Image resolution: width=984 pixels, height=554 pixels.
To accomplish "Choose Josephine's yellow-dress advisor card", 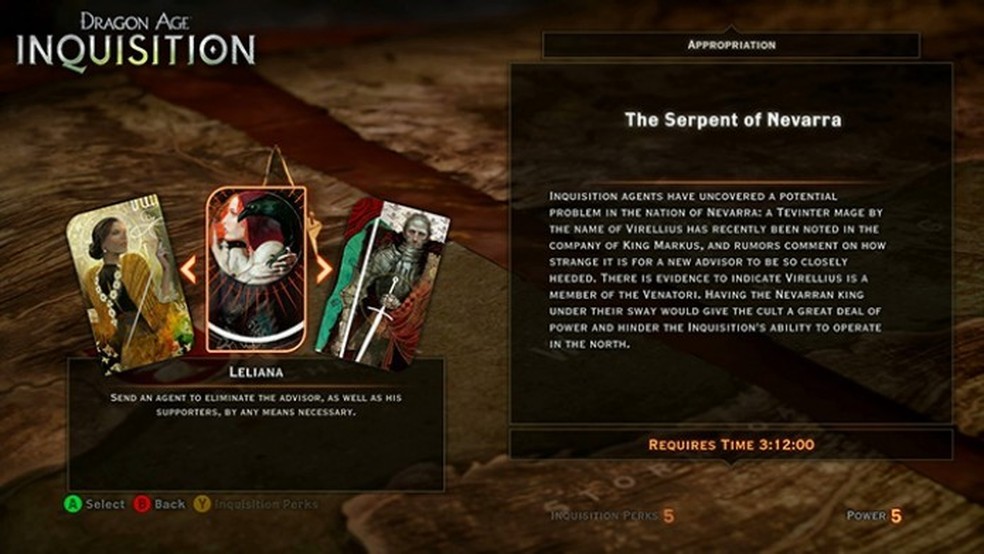I will tap(128, 282).
